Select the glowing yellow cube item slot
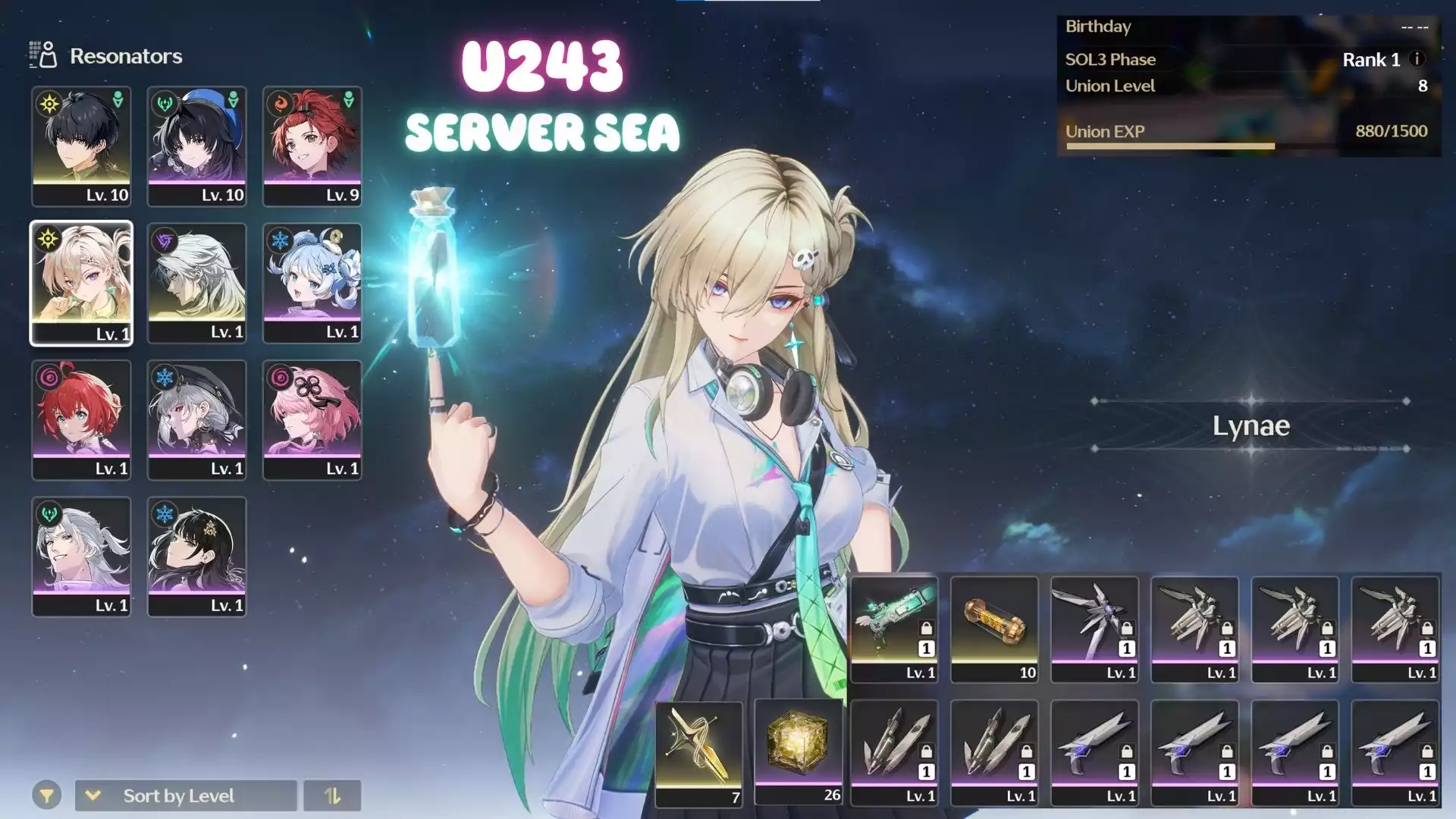Viewport: 1456px width, 819px height. point(799,752)
